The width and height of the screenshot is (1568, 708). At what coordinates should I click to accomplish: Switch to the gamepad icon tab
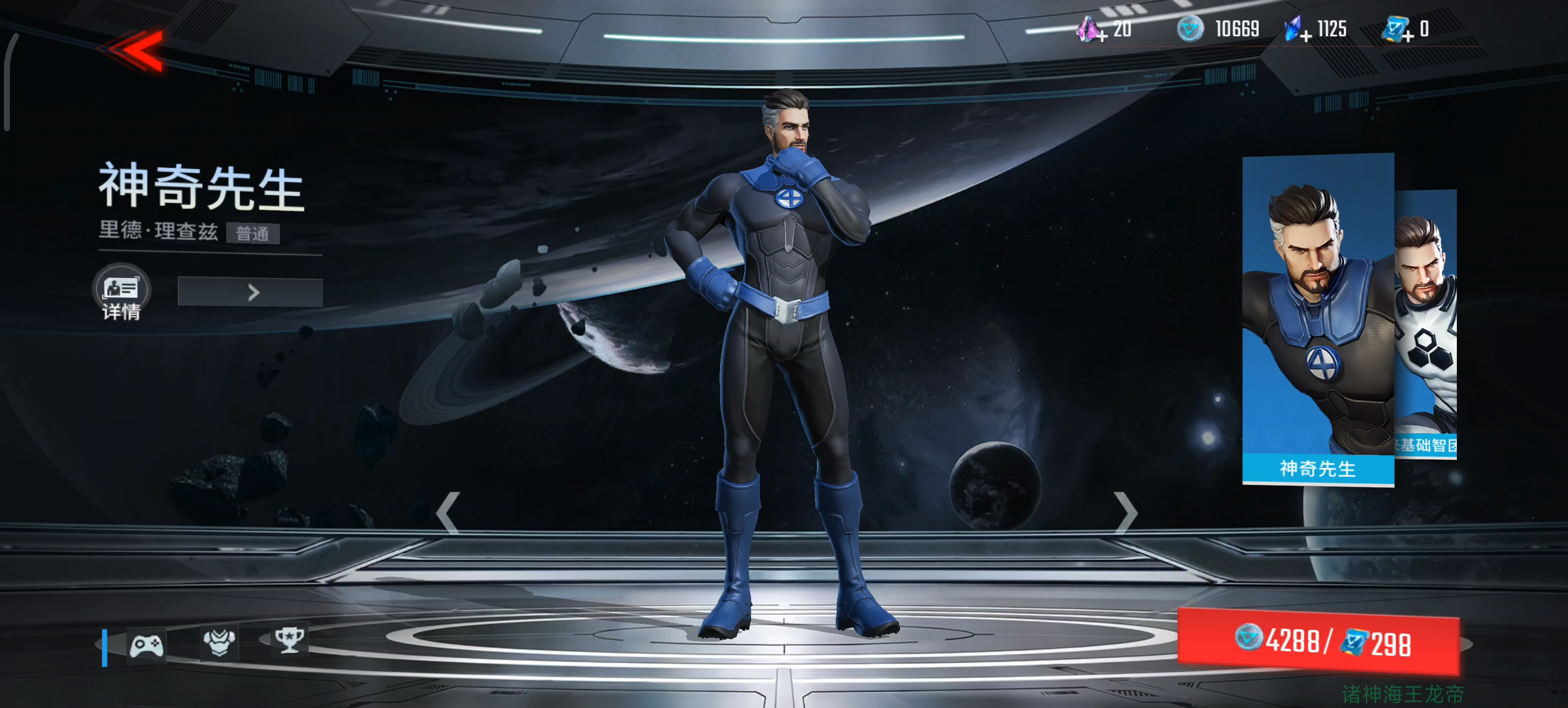[x=146, y=644]
